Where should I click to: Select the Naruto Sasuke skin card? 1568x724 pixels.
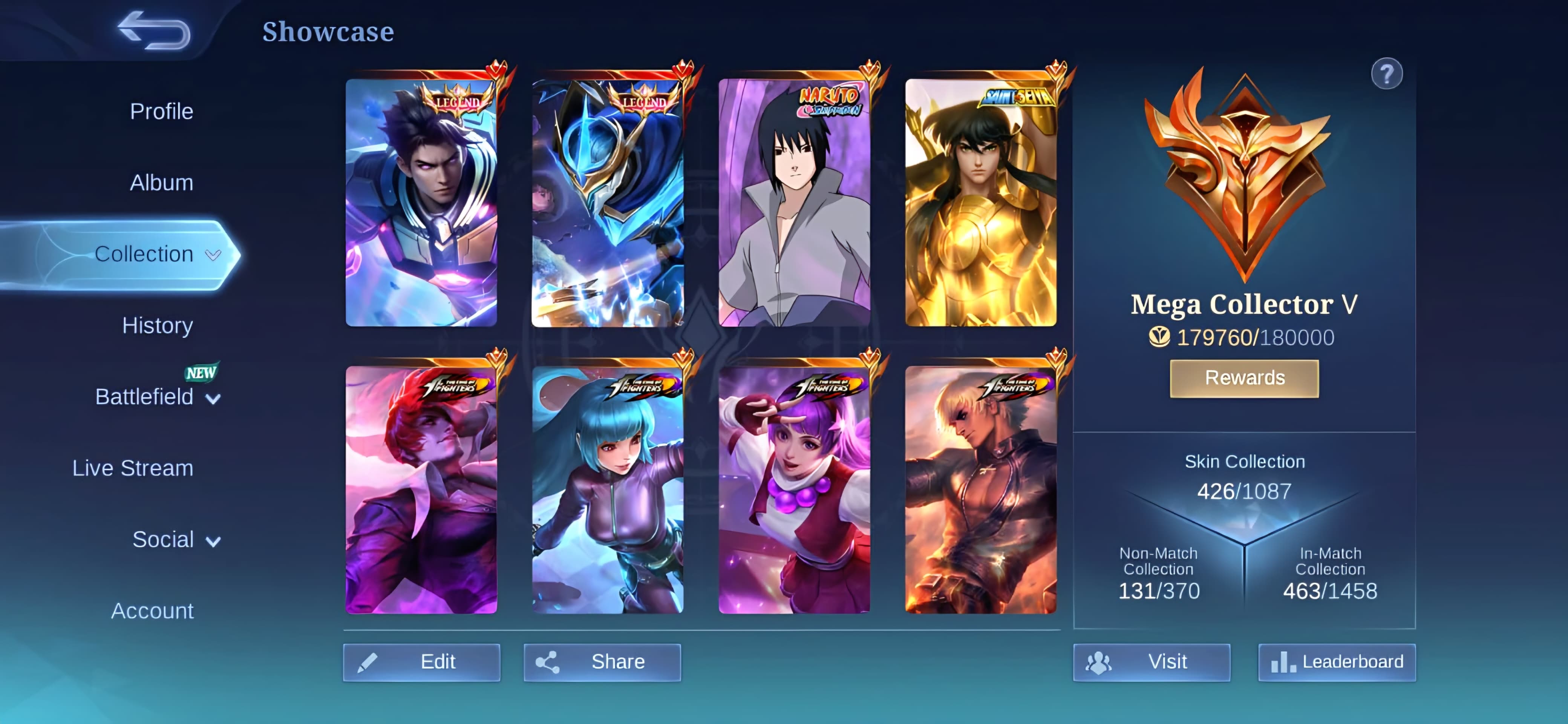coord(794,203)
